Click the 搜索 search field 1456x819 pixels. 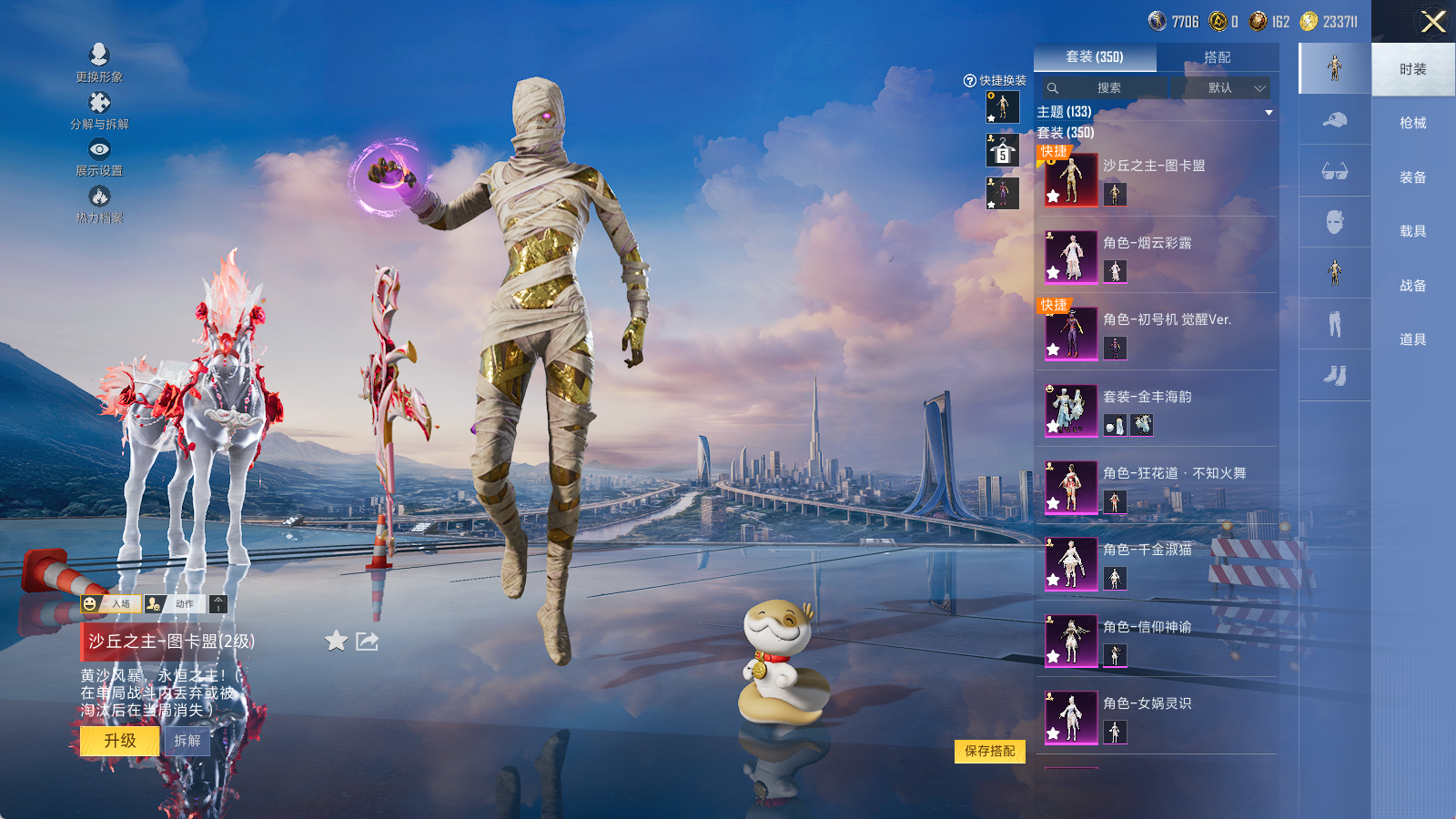pos(1108,88)
